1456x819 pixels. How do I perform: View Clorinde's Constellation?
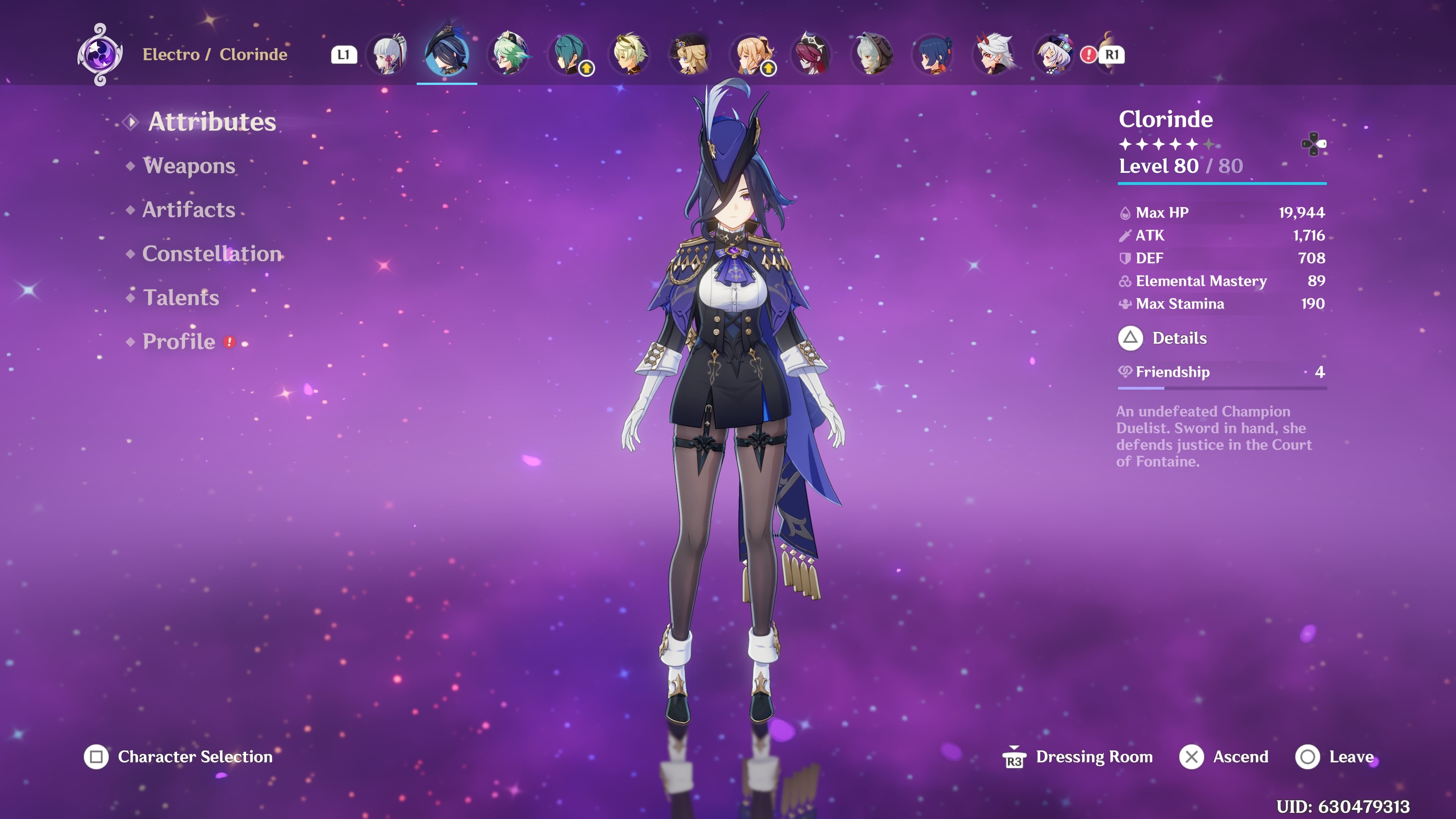[x=212, y=254]
